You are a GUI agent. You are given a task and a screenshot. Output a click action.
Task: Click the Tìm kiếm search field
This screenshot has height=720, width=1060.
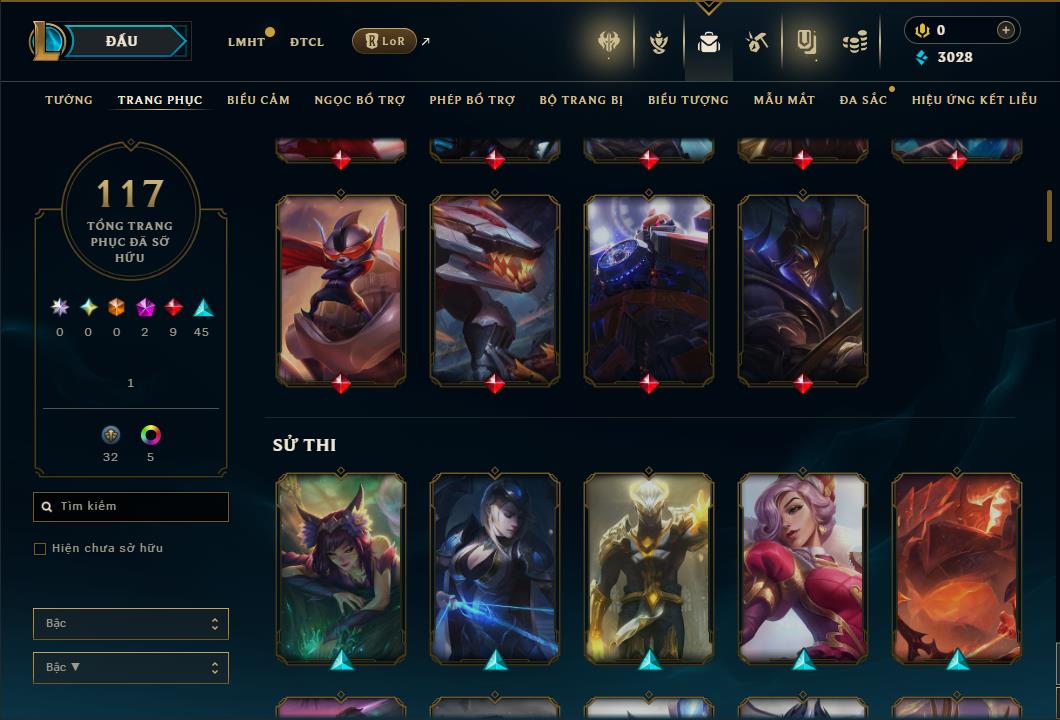click(x=131, y=507)
